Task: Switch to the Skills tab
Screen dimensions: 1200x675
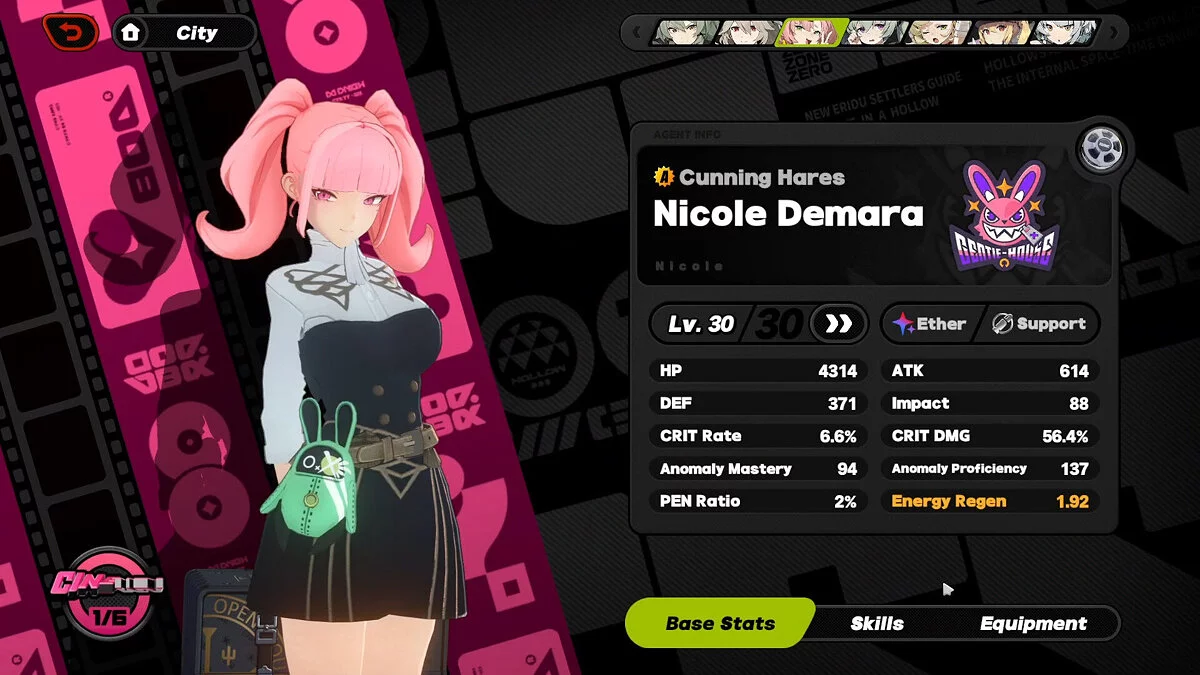Action: pos(877,623)
